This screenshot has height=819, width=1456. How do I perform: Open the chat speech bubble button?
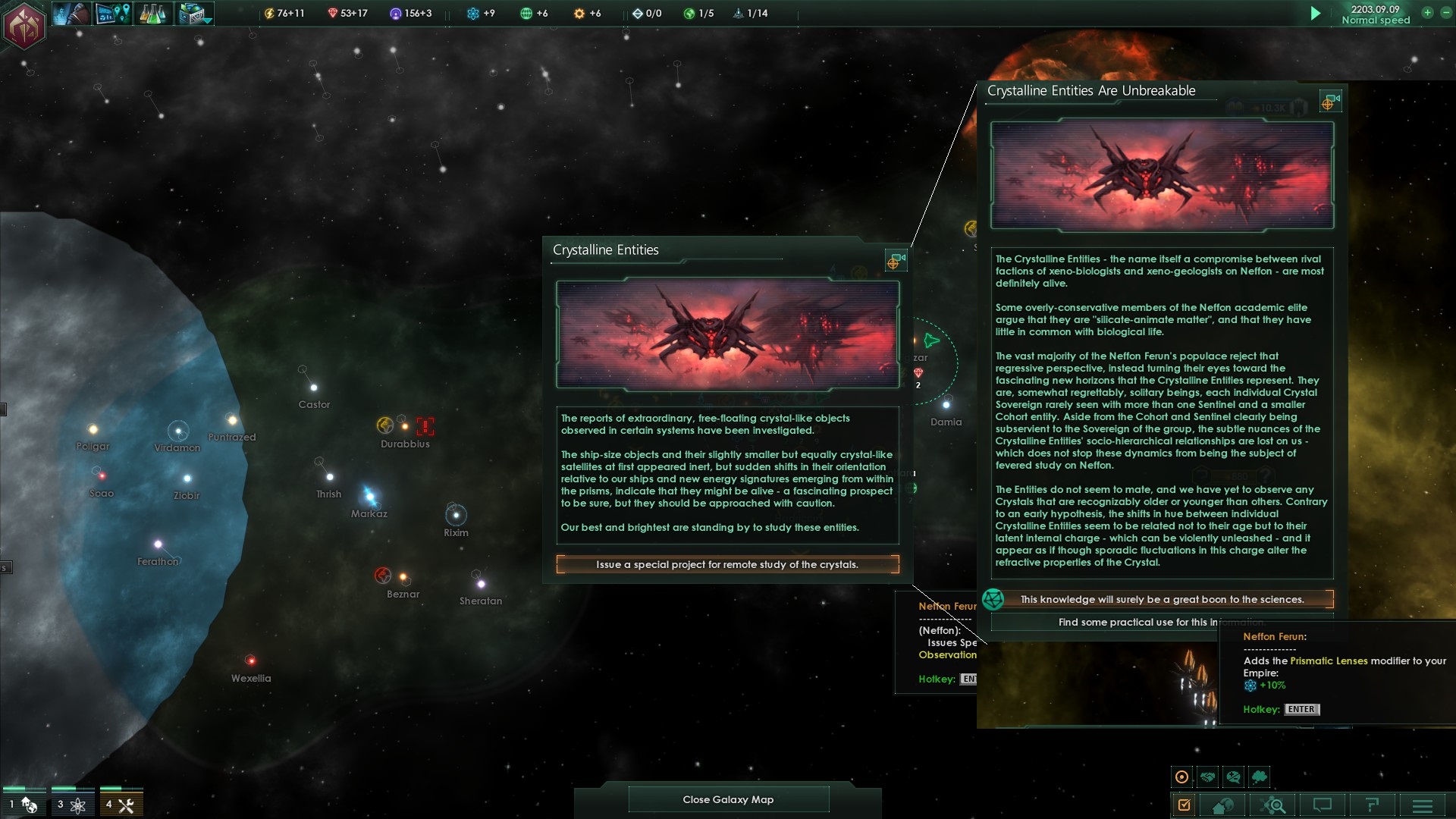click(x=1322, y=805)
